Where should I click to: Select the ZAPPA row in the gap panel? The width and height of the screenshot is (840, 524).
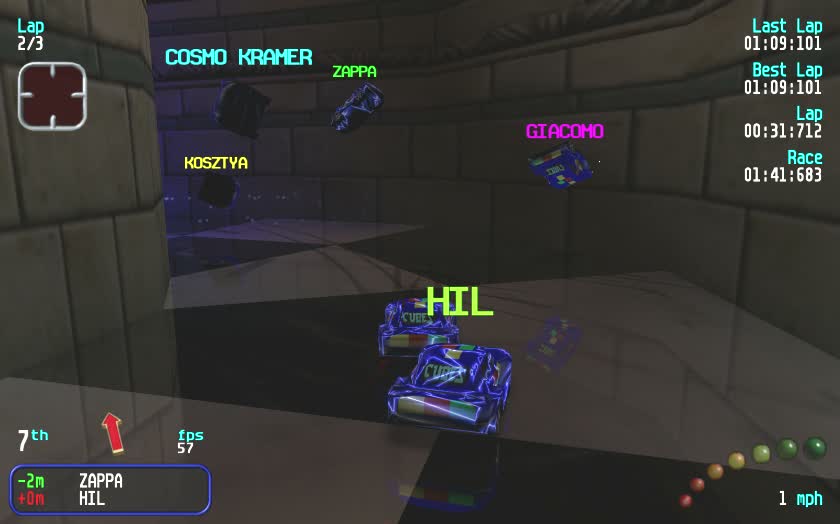click(109, 481)
